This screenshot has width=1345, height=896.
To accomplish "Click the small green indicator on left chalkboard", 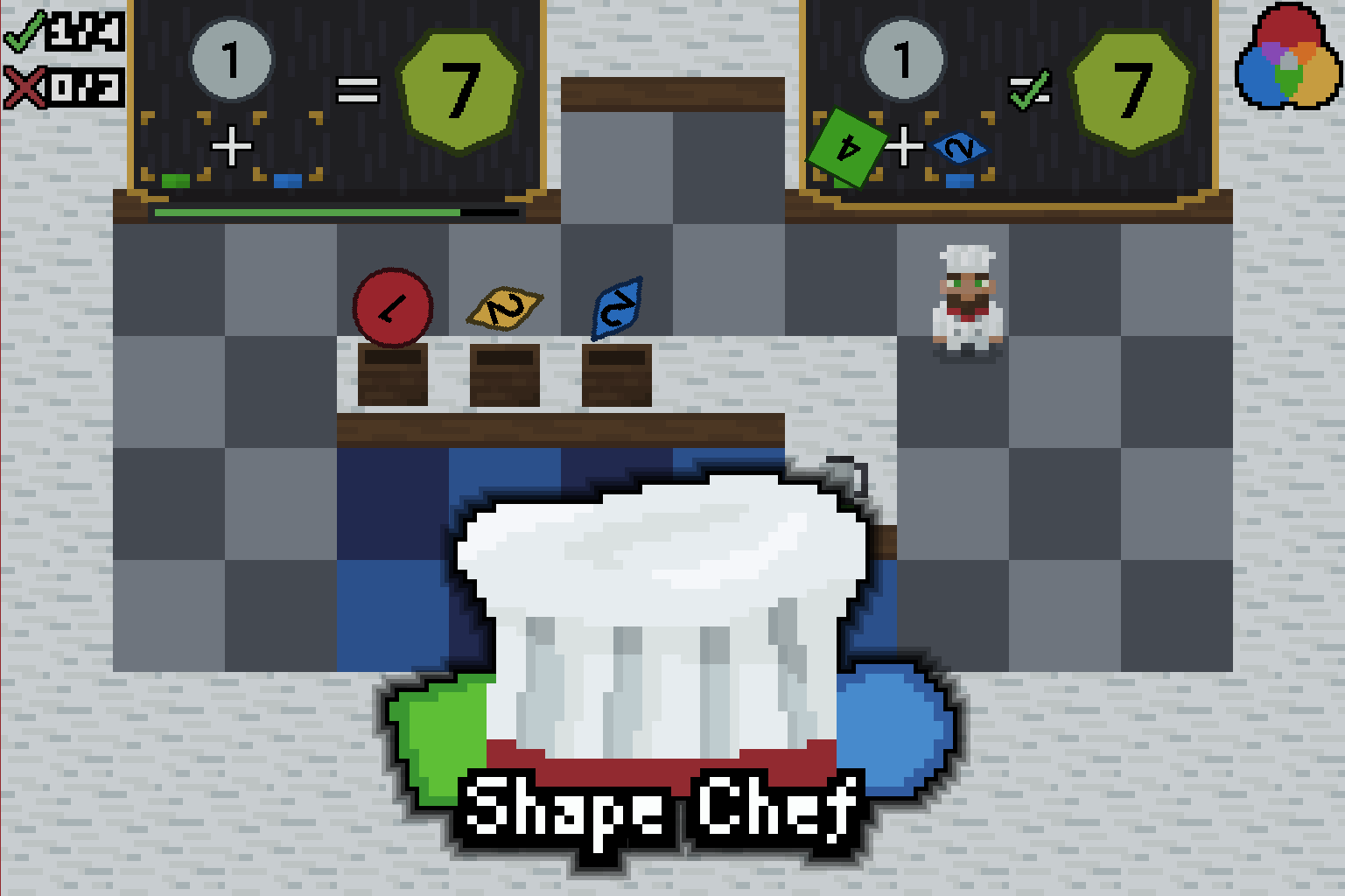I will point(173,181).
